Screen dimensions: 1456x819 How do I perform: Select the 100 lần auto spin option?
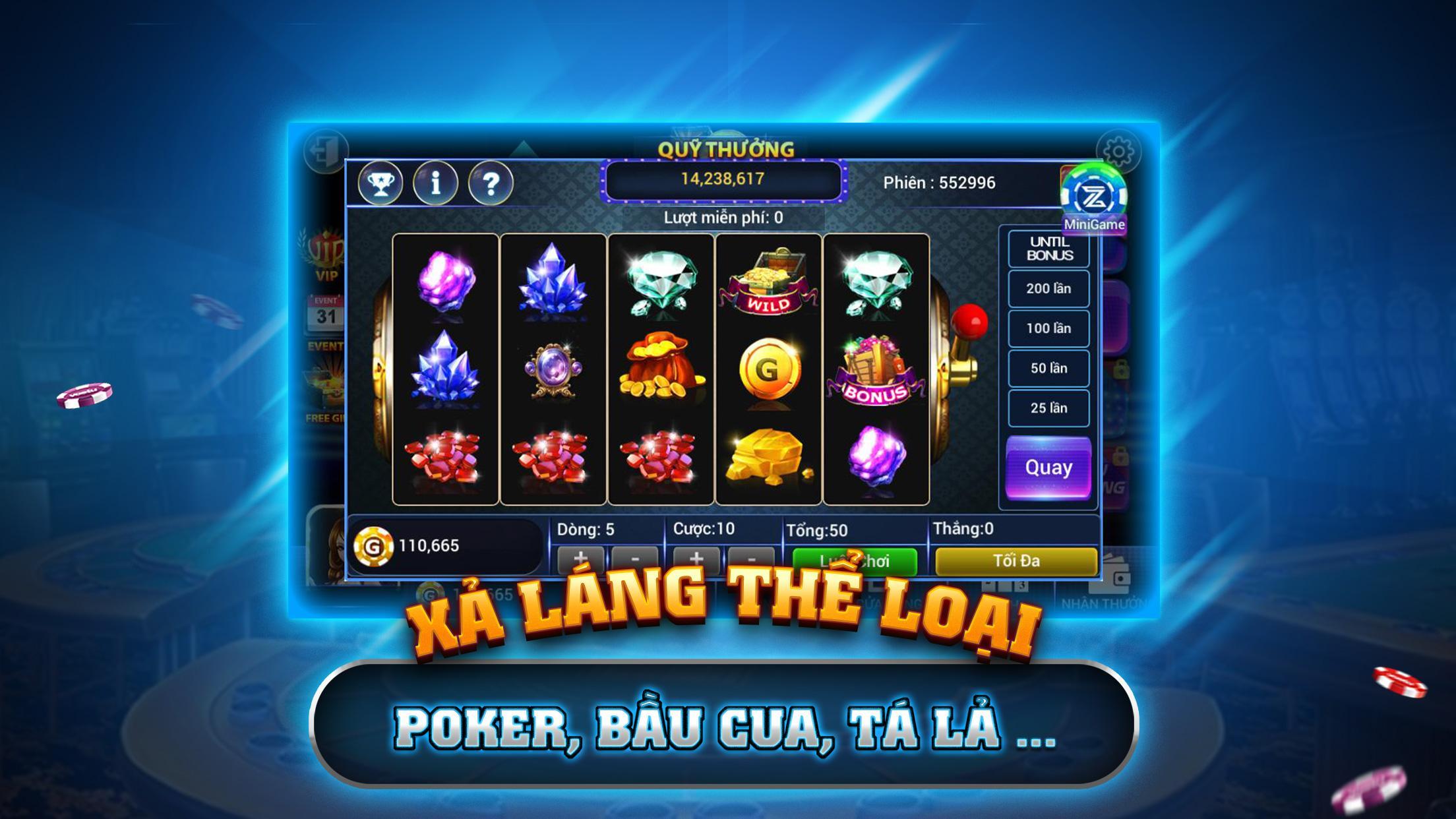tap(1048, 328)
